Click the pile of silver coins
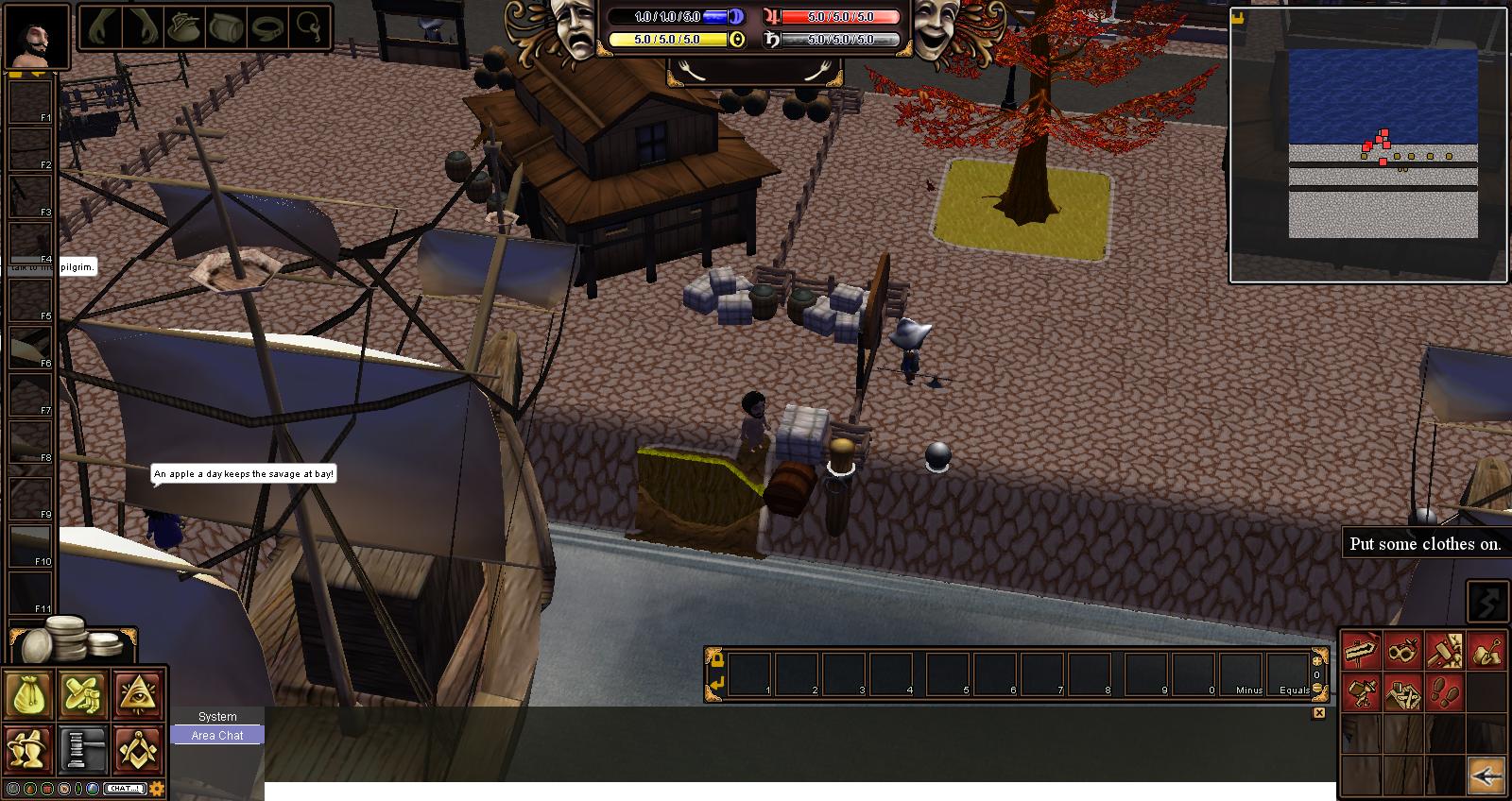 (x=71, y=639)
